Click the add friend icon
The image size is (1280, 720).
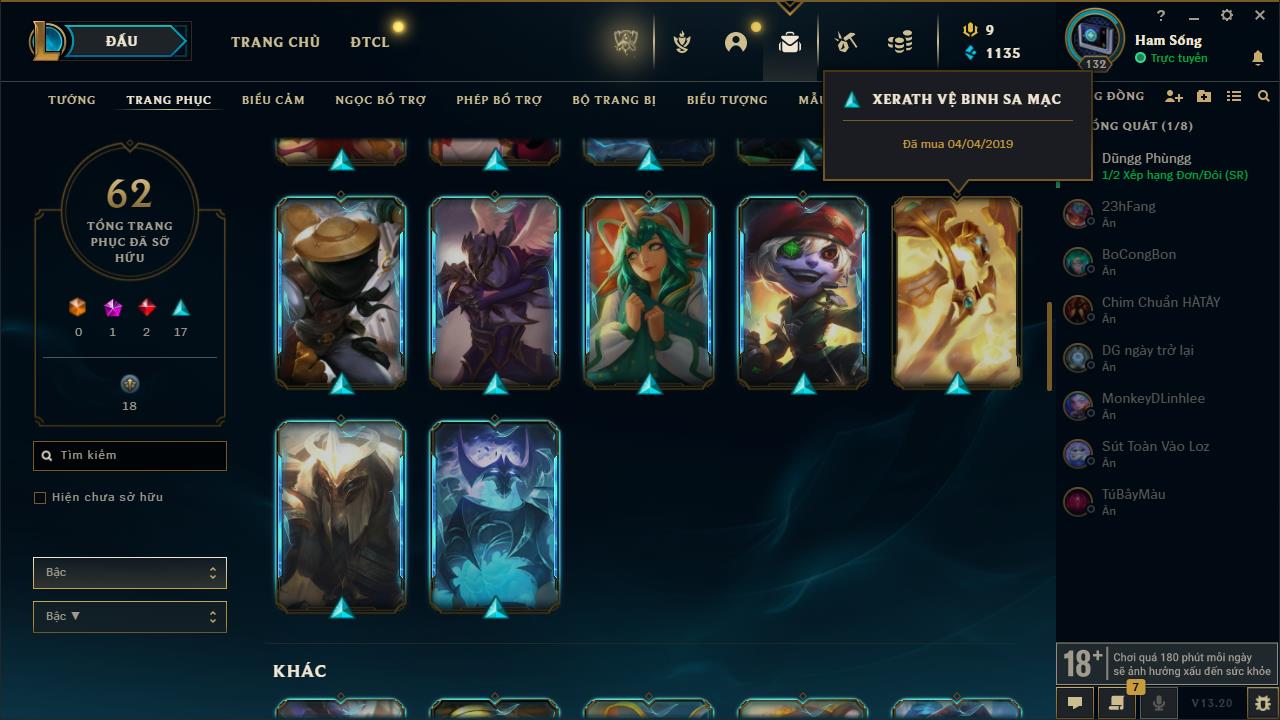click(1174, 96)
